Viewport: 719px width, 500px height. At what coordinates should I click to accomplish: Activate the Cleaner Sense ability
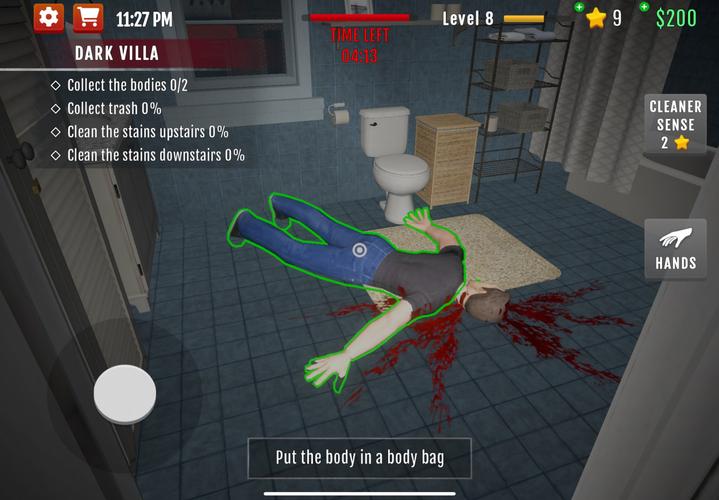(676, 124)
